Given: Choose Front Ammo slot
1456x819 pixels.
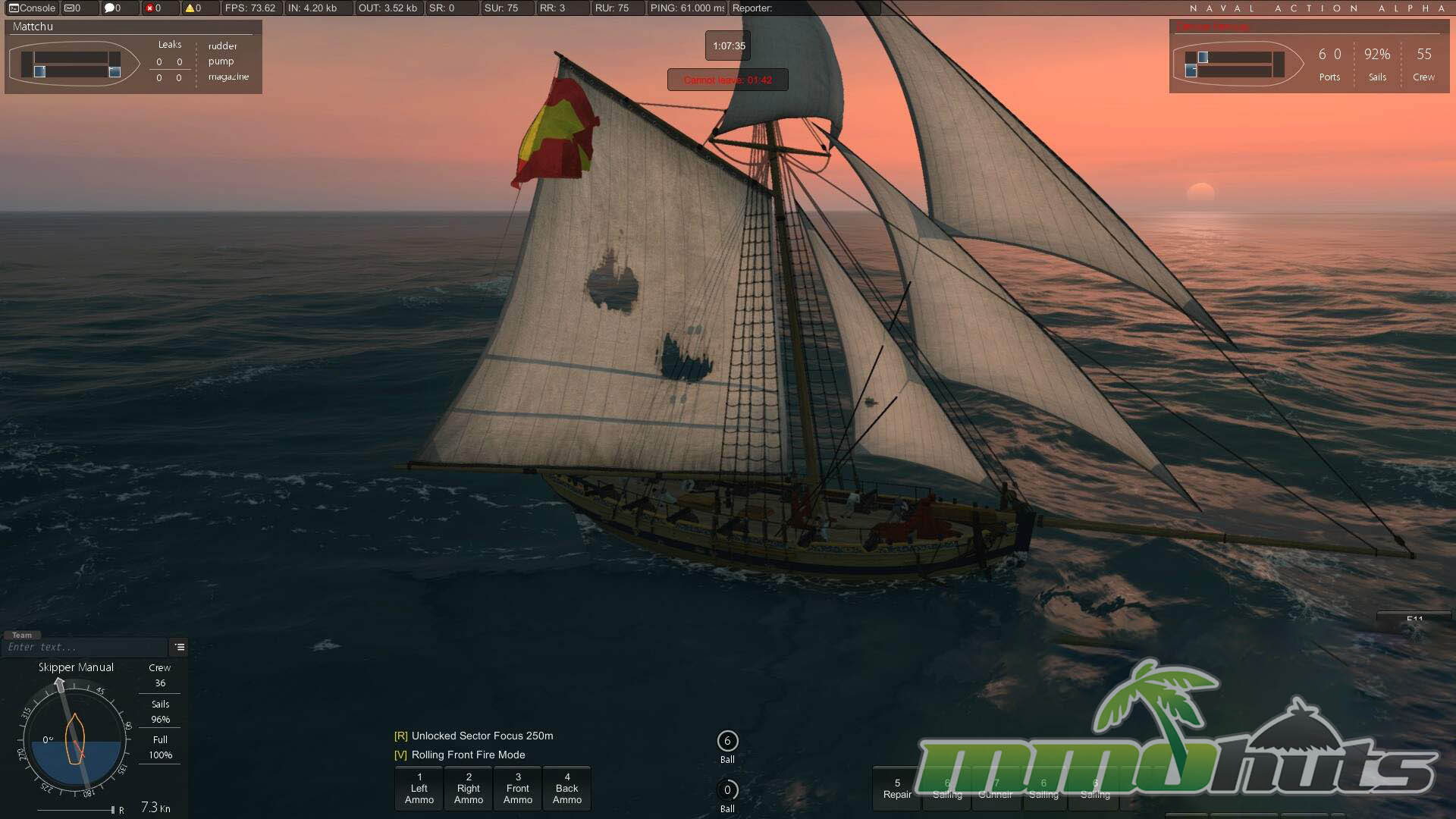Looking at the screenshot, I should tap(518, 789).
